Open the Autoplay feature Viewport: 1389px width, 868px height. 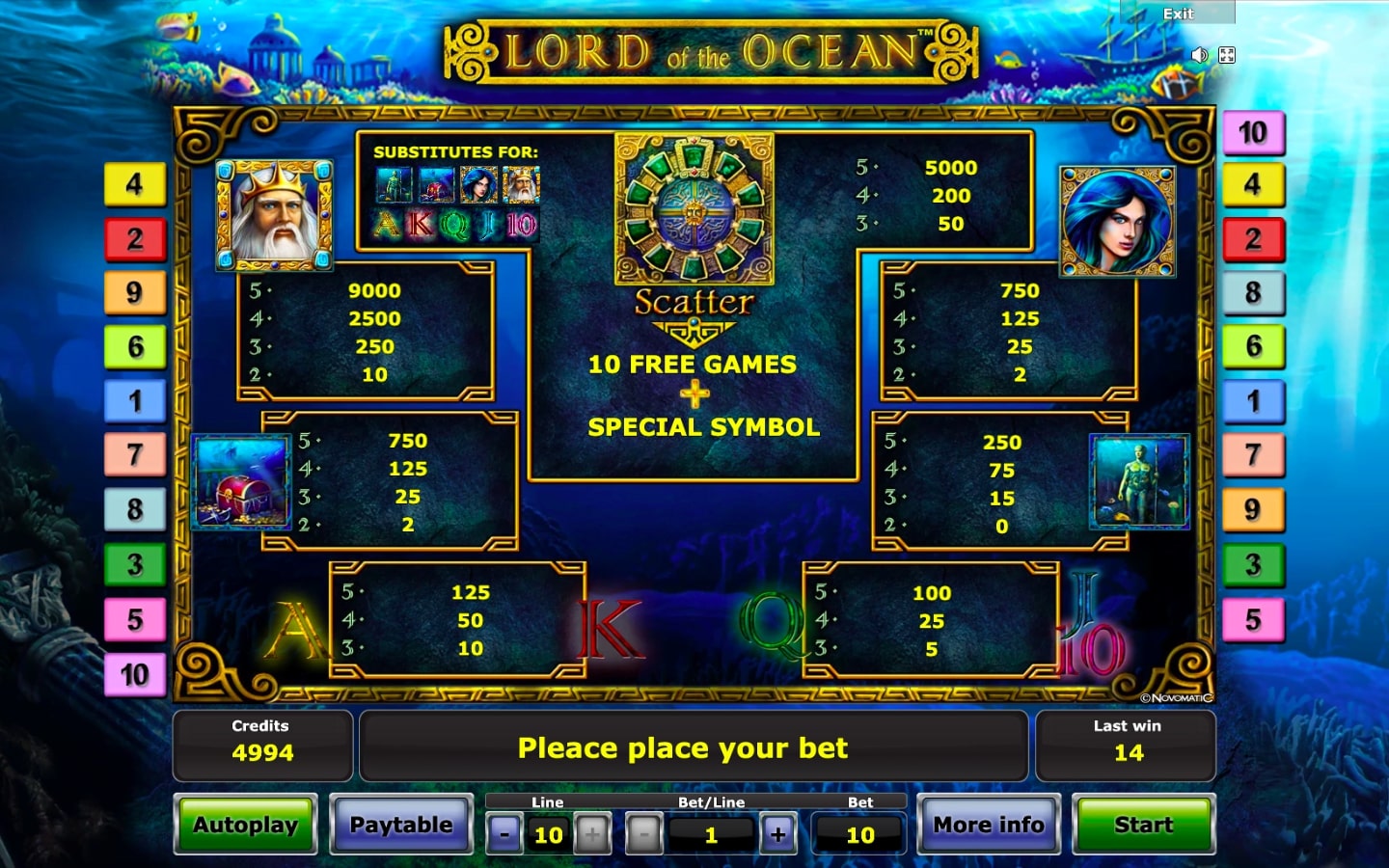click(246, 825)
